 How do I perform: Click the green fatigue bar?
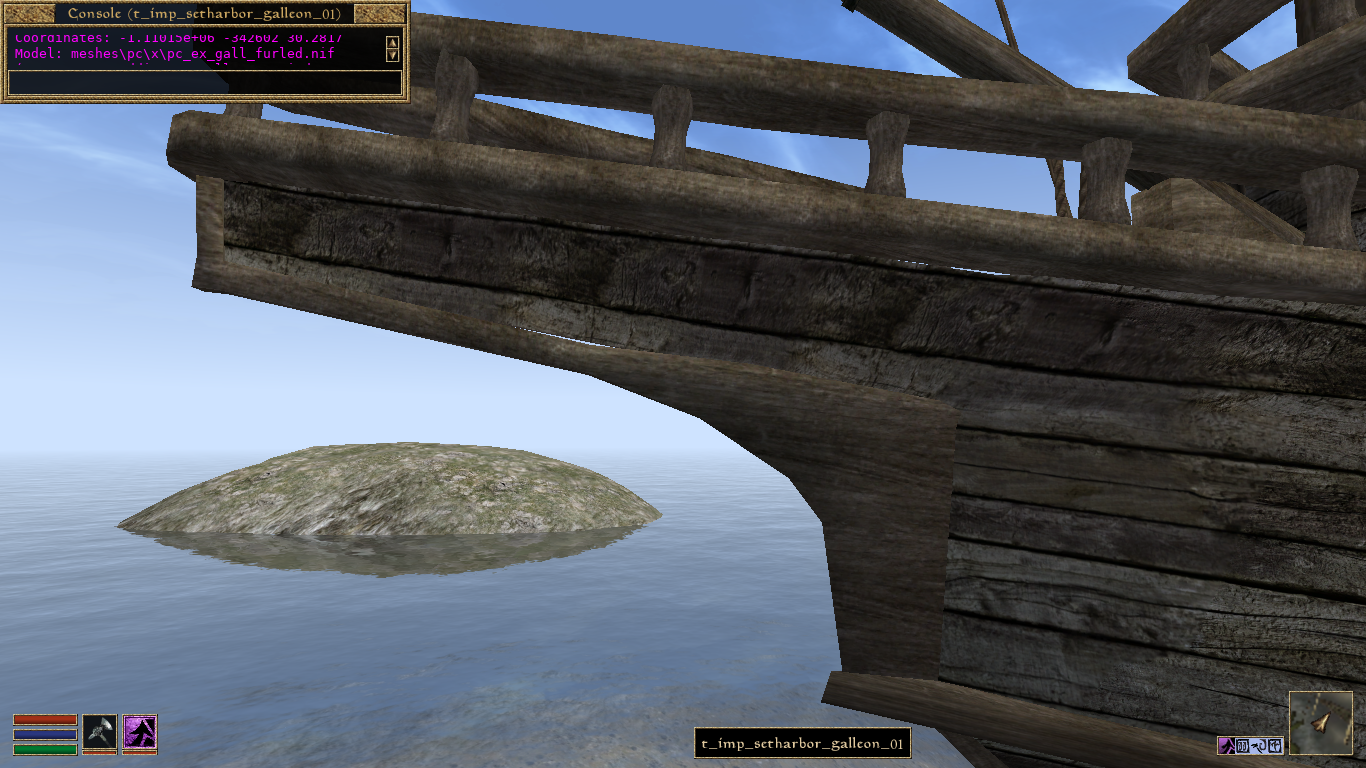click(45, 750)
